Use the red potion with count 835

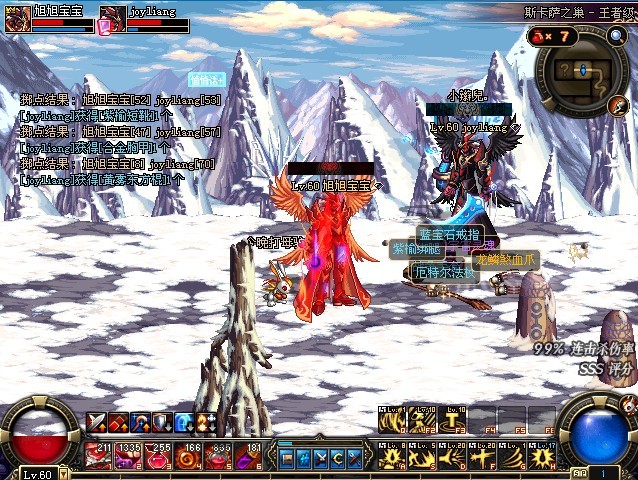coord(217,456)
